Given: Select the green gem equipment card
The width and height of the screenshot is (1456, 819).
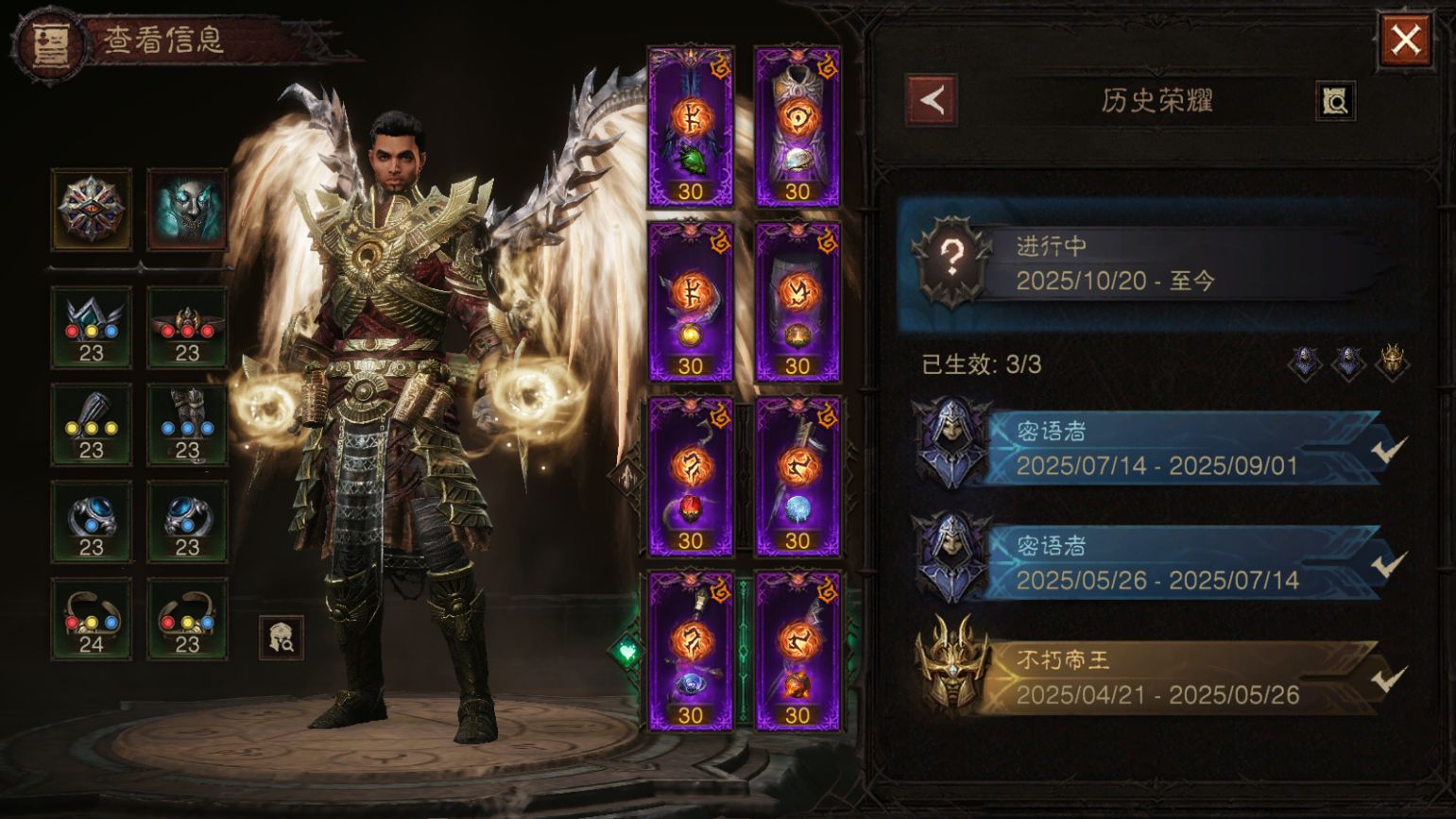Looking at the screenshot, I should click(x=691, y=127).
